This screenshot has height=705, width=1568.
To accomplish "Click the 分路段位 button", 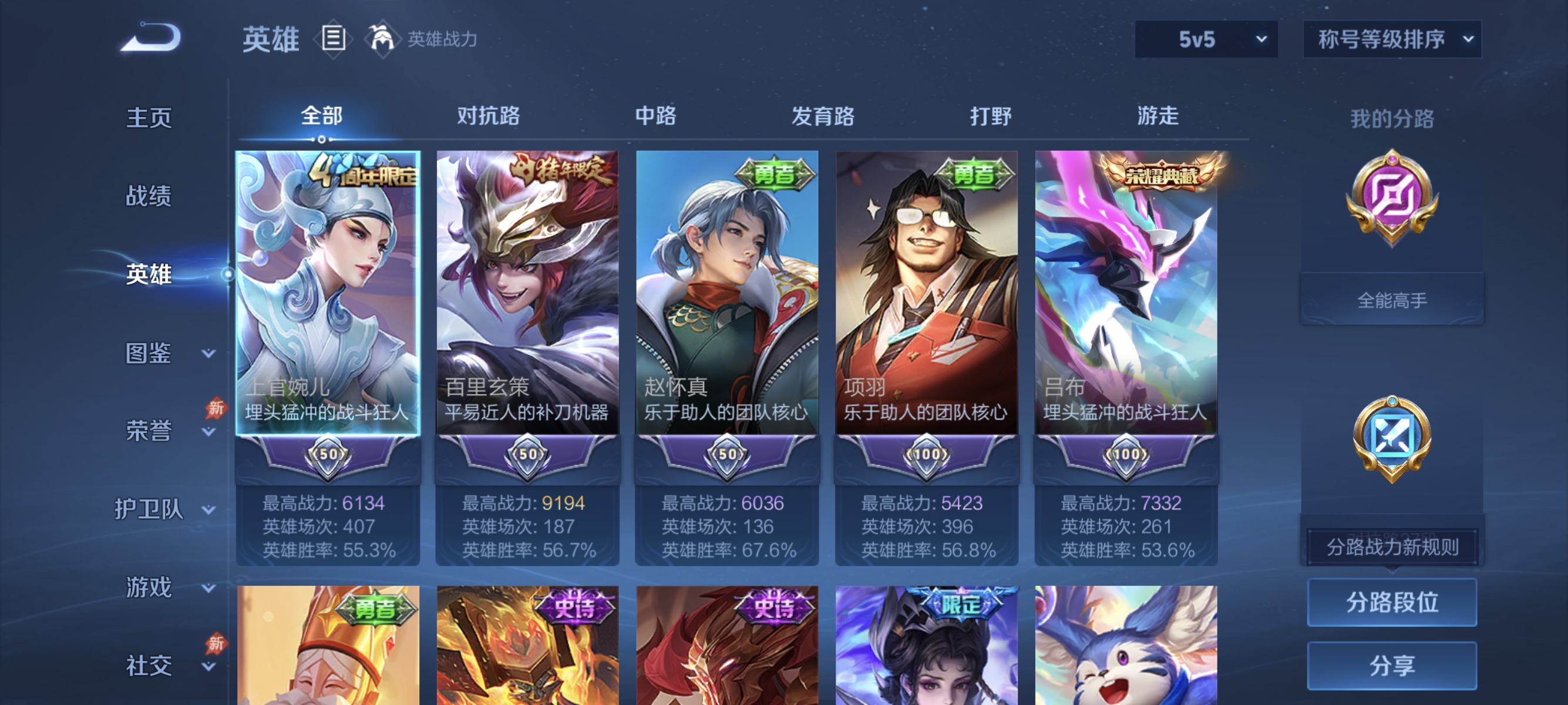I will (x=1392, y=603).
